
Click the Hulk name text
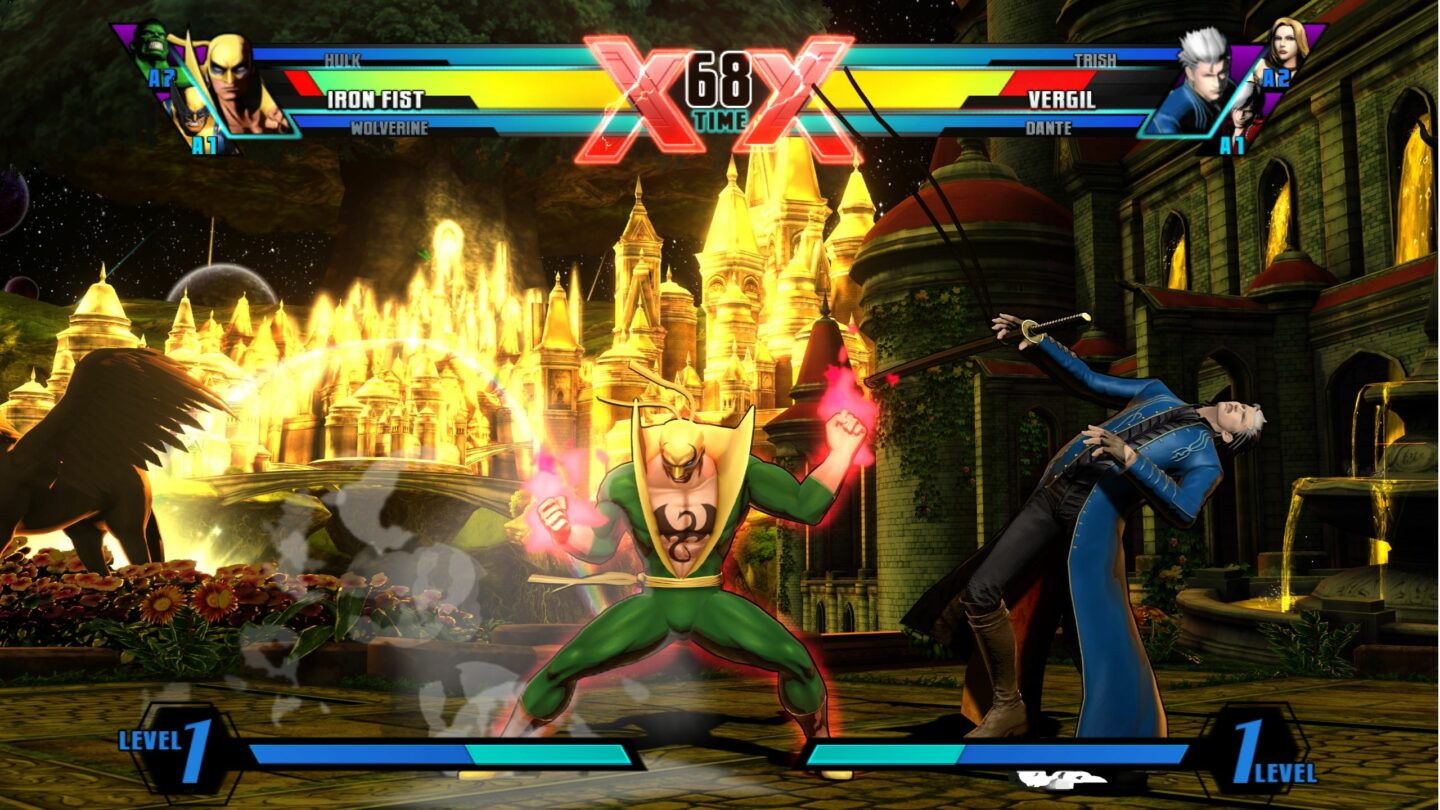[342, 58]
